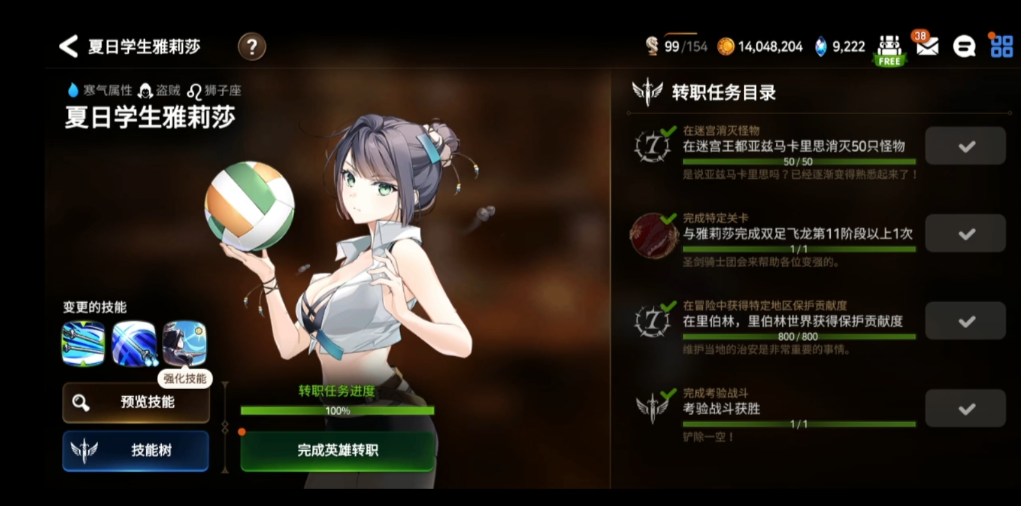
Task: Open the FREE shop gift icon
Action: click(889, 48)
